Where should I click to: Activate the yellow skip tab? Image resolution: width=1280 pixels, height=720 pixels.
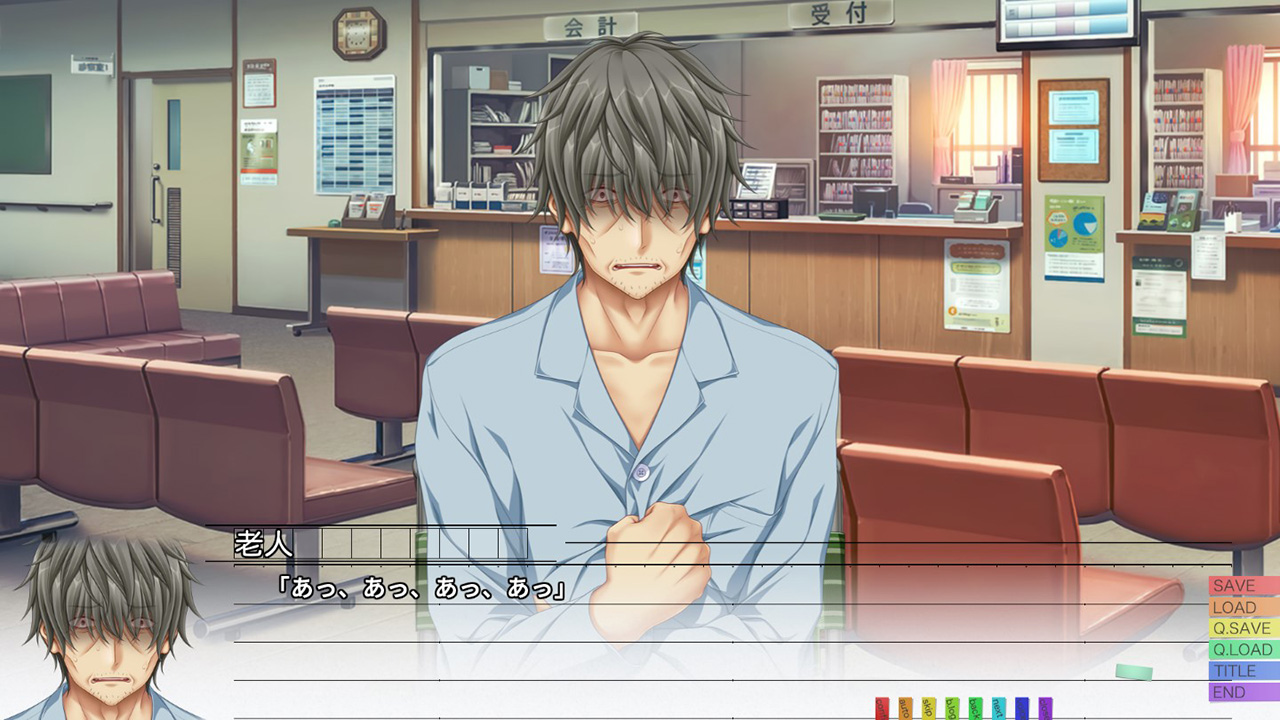pos(929,709)
